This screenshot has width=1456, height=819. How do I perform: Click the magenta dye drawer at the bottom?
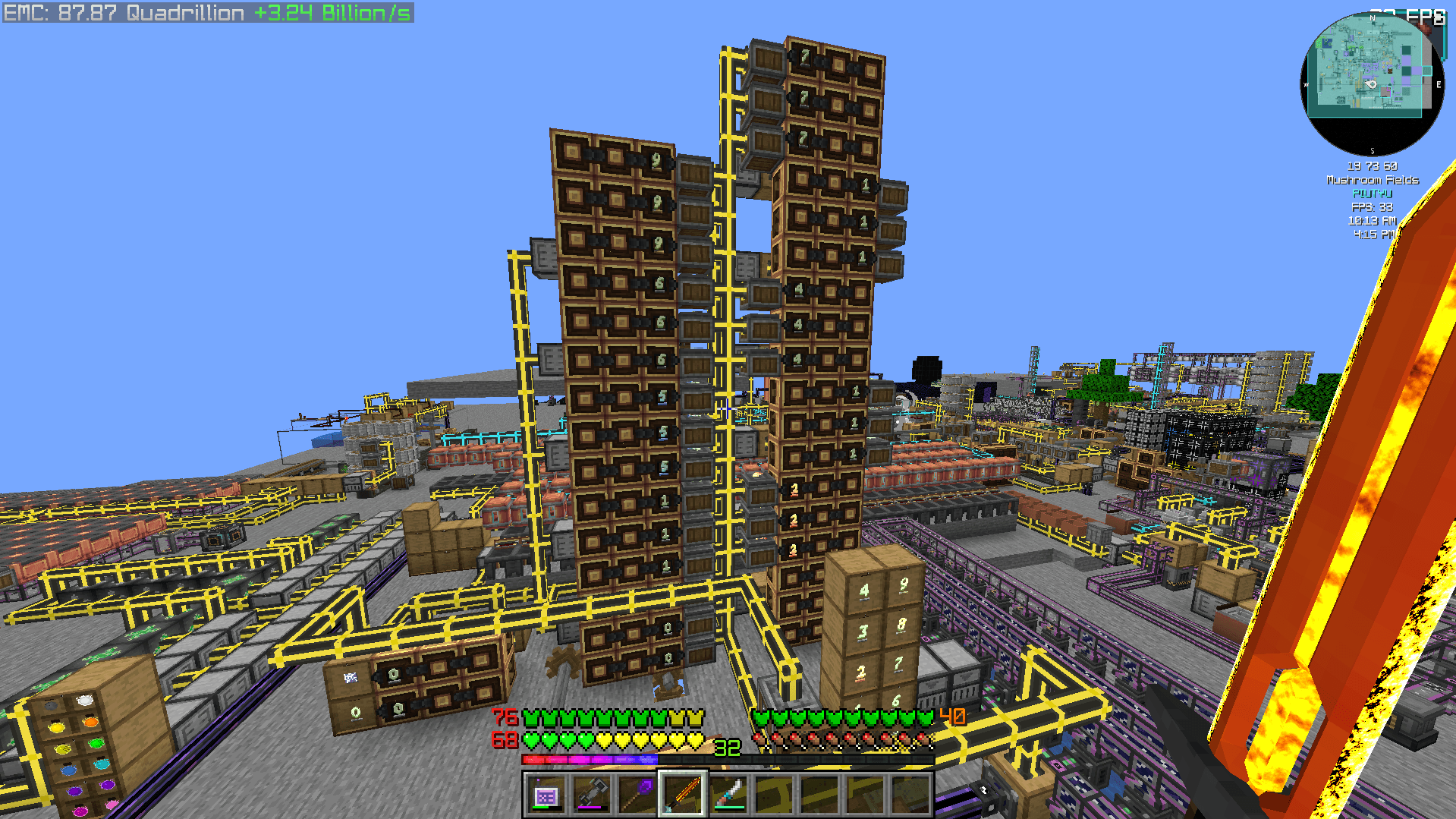pos(80,811)
